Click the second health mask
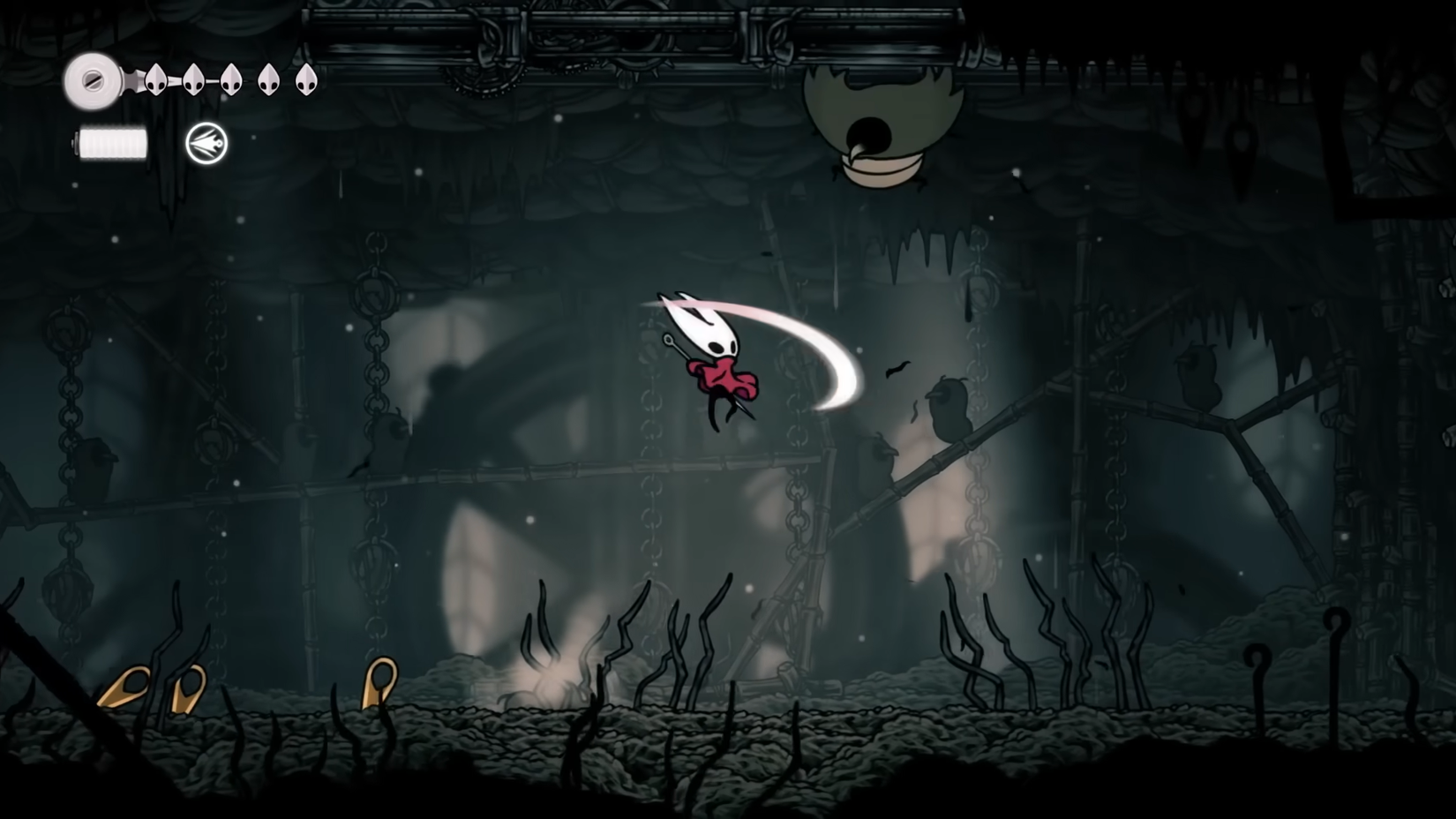Screen dimensions: 1456x819 point(193,80)
